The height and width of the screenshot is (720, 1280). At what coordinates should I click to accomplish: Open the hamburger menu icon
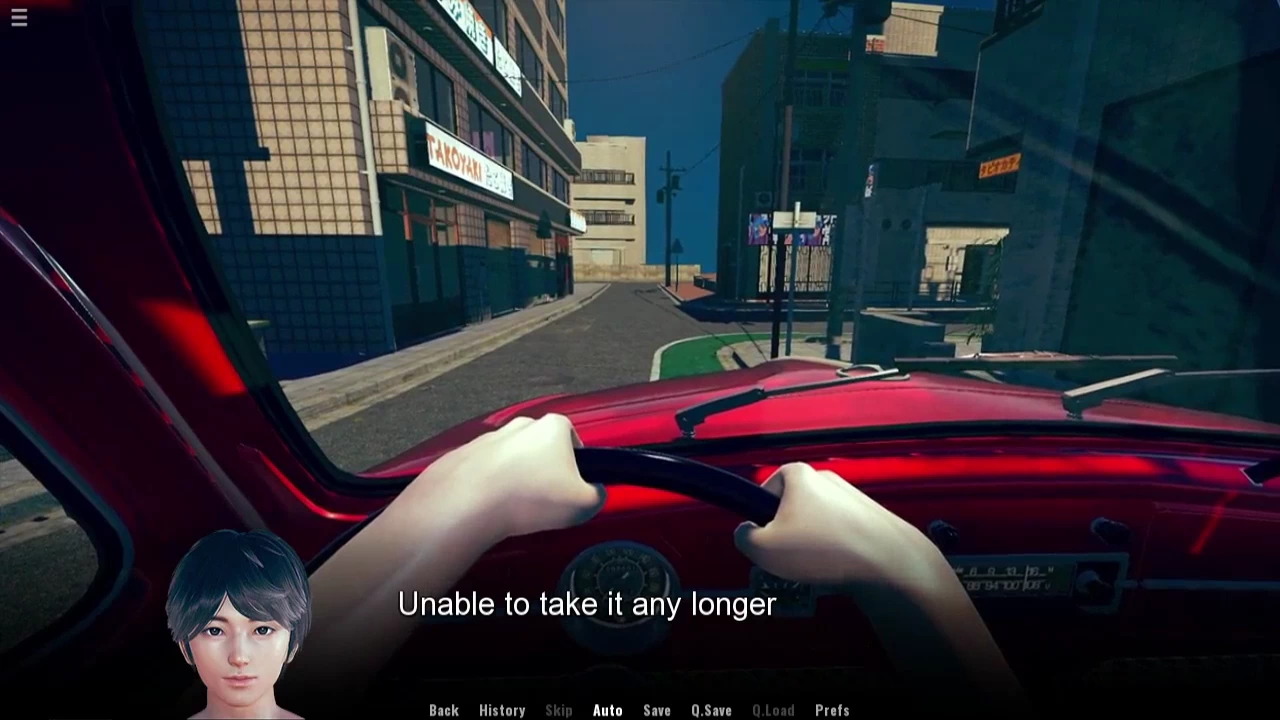pyautogui.click(x=19, y=17)
